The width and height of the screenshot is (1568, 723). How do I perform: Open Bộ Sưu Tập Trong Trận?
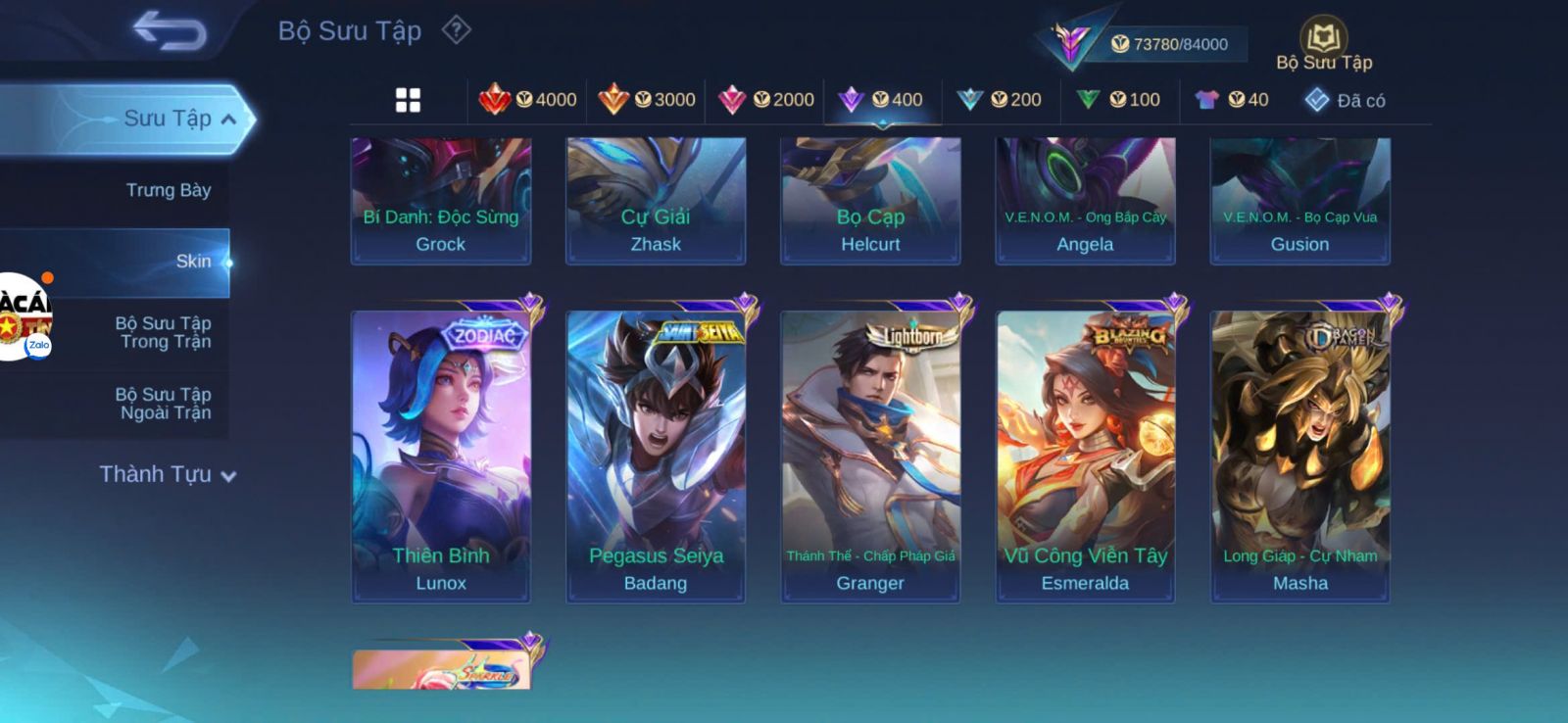[165, 332]
